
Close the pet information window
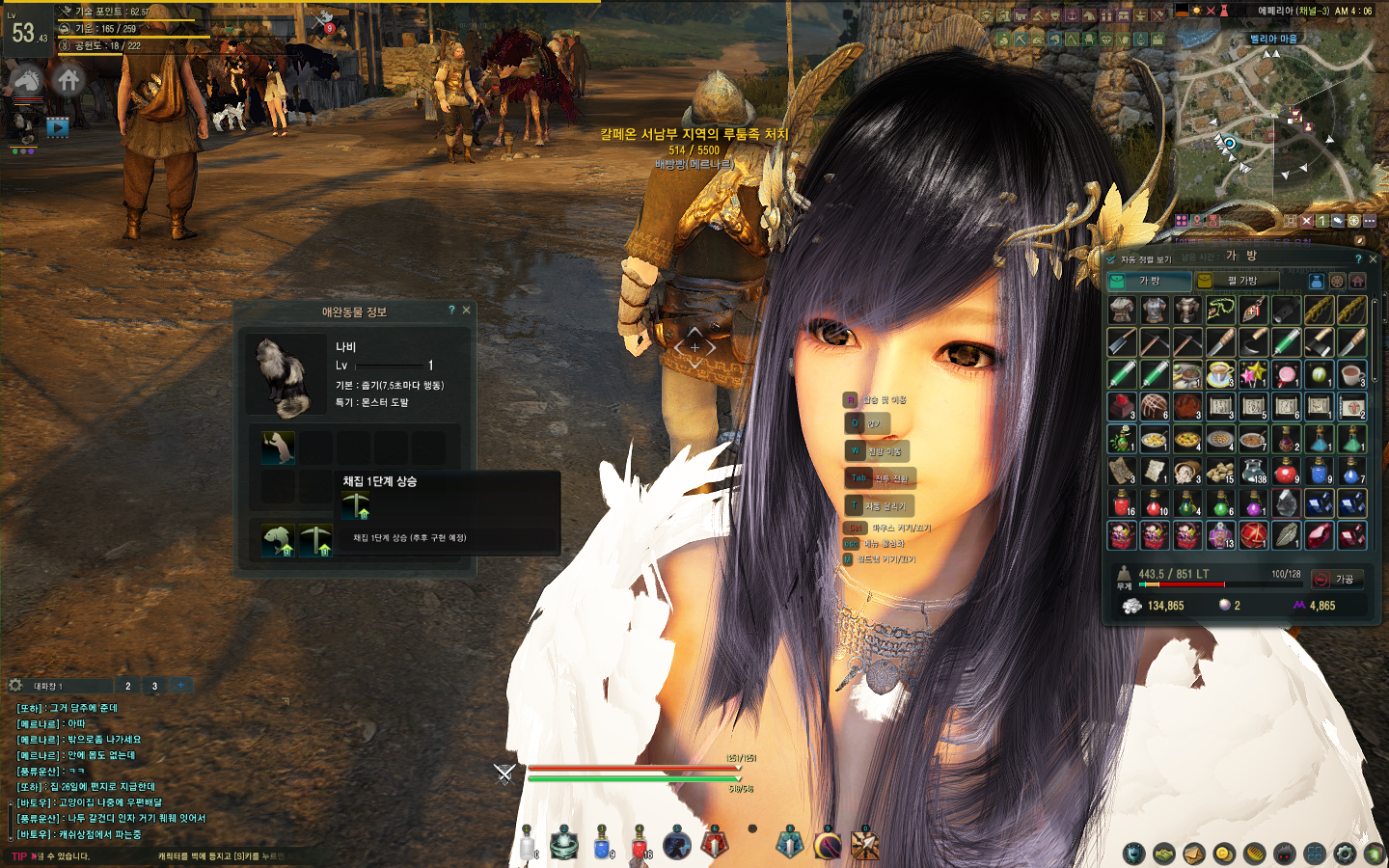point(467,311)
